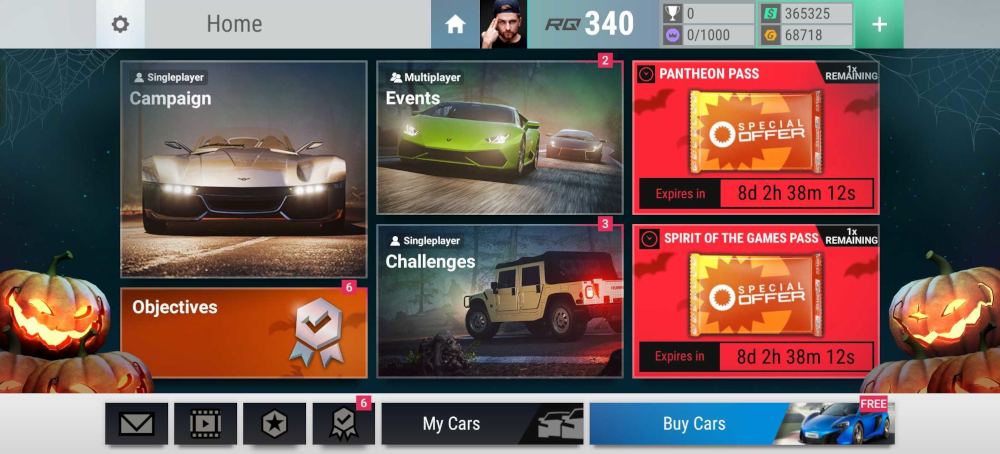Enter Multiplayer Events
1000x454 pixels.
(x=499, y=138)
